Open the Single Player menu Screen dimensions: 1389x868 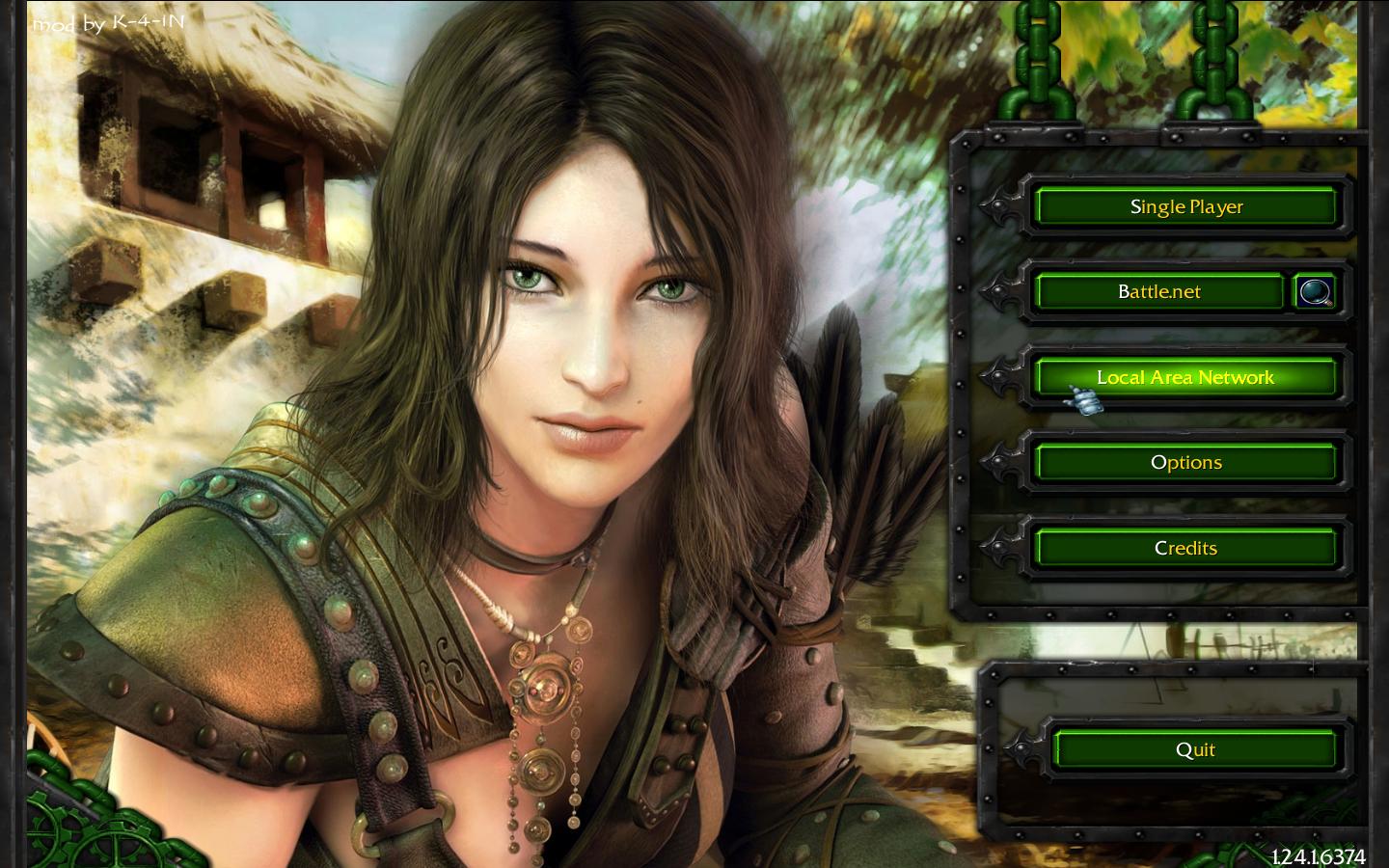pos(1185,206)
